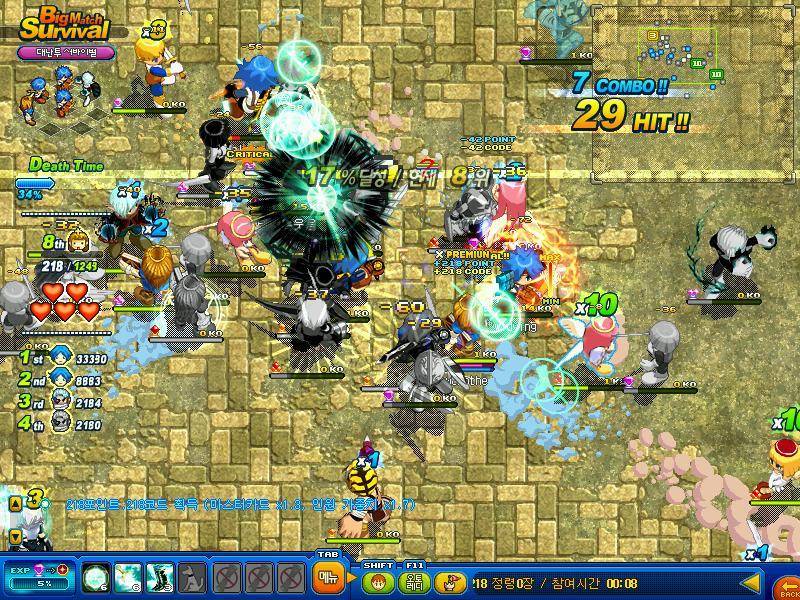800x600 pixels.
Task: Activate the green swirl orb skill
Action: coord(96,577)
